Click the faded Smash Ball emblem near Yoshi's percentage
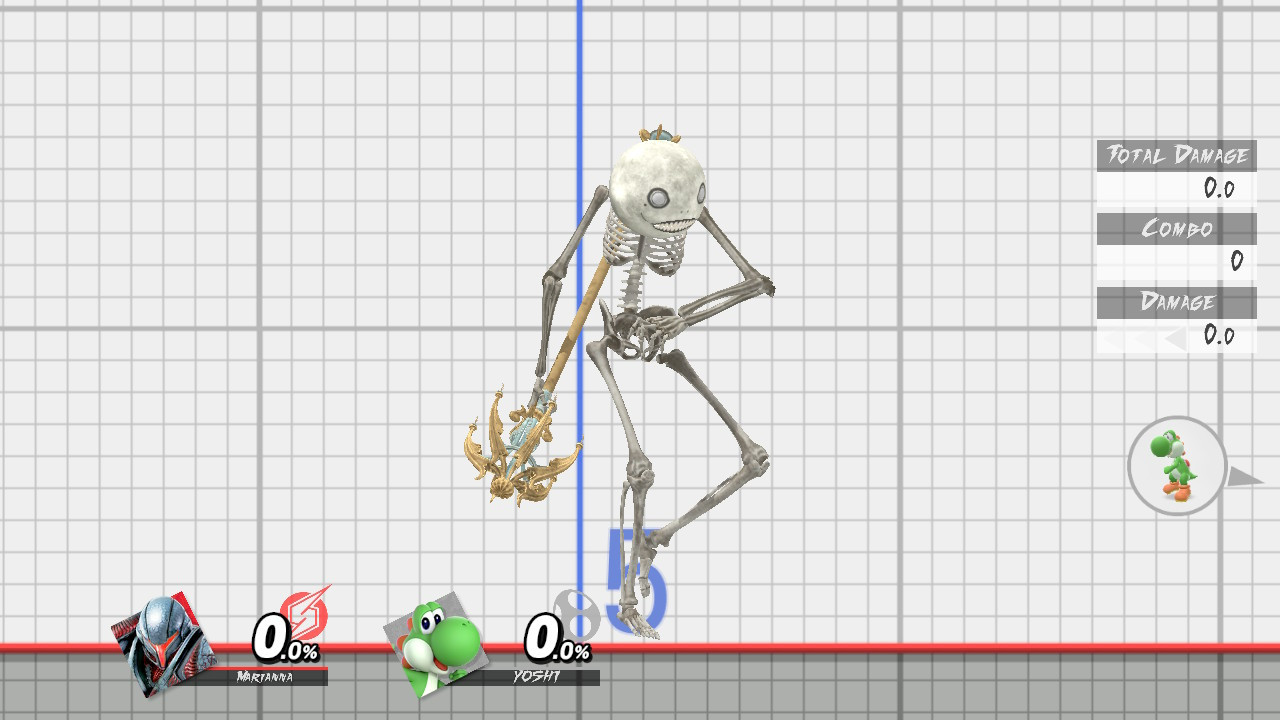This screenshot has width=1280, height=720. 575,615
